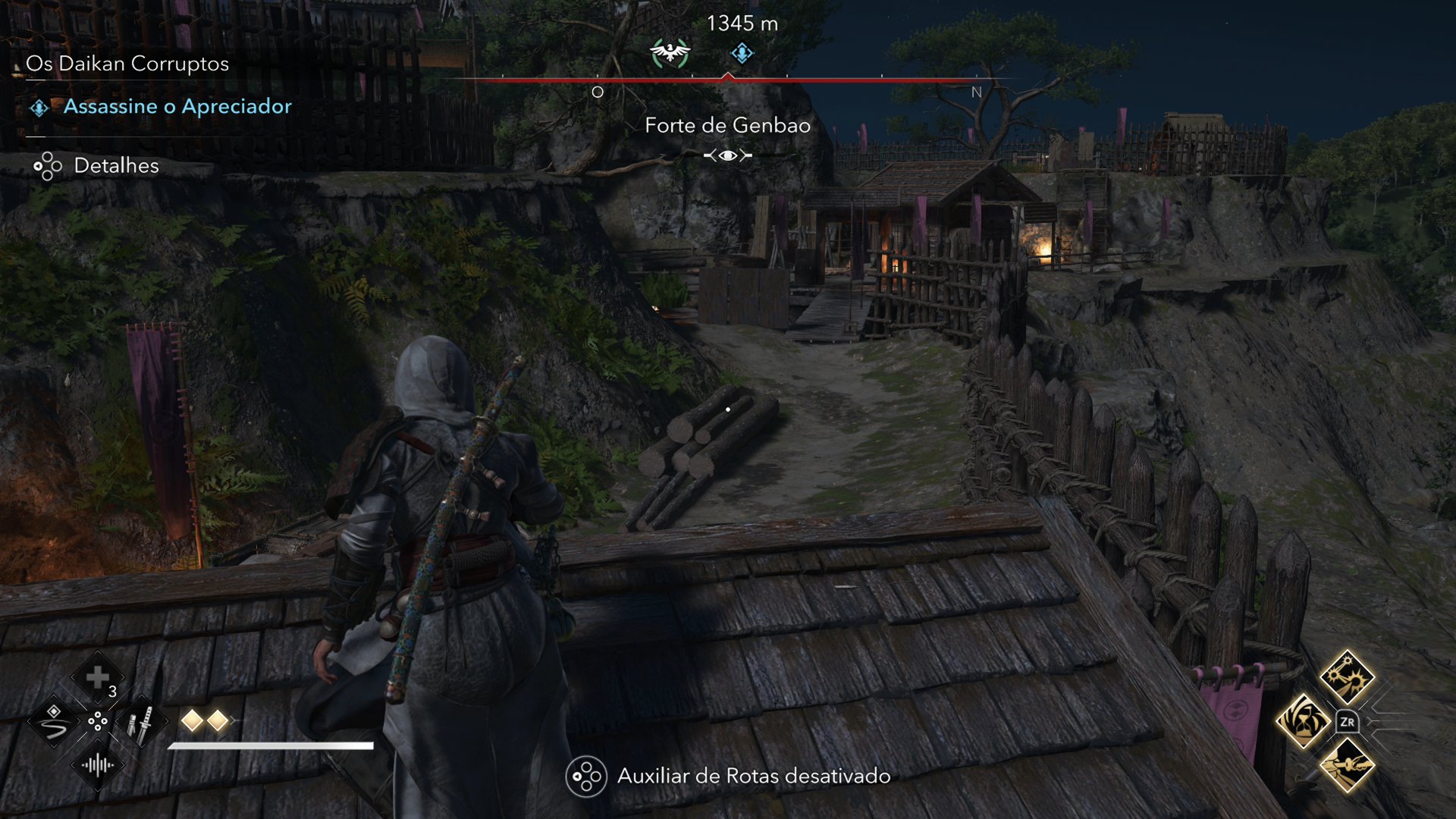Select the hourglass smoke ability icon
Viewport: 1456px width, 819px height.
tap(1303, 721)
